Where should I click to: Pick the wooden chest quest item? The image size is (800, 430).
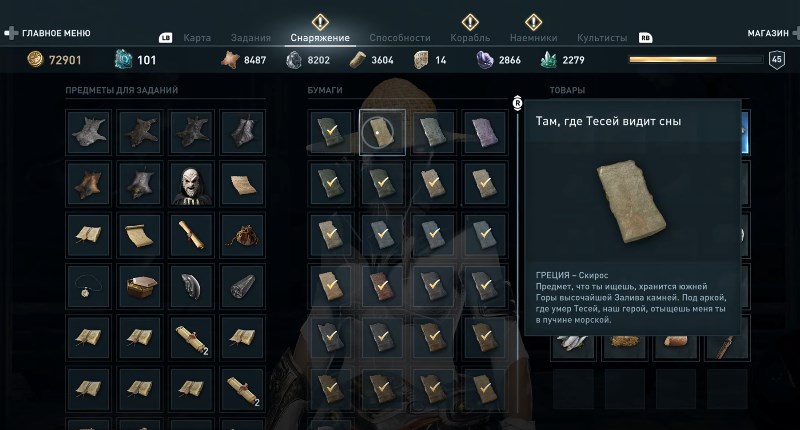click(x=140, y=287)
